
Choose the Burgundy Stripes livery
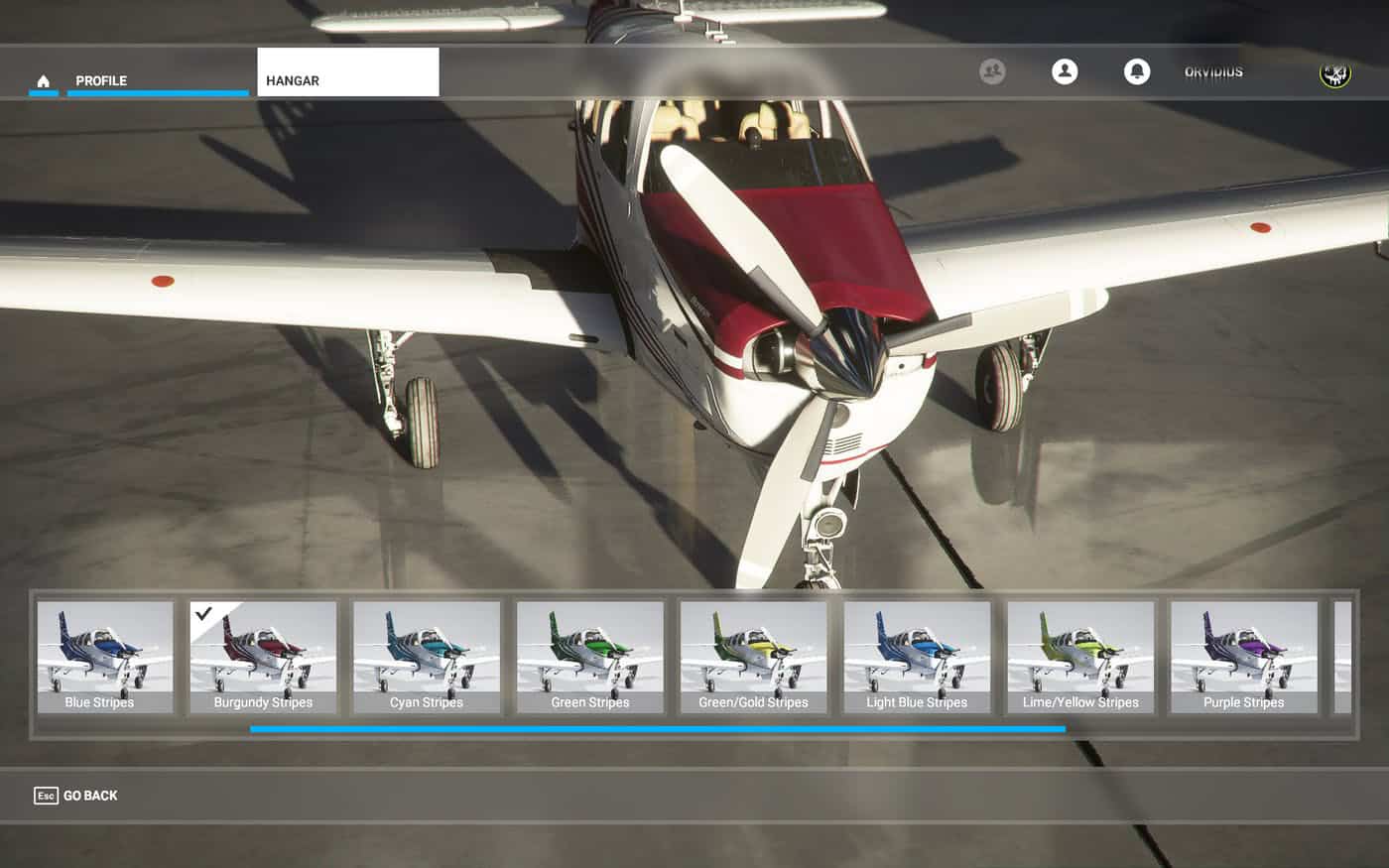click(263, 657)
